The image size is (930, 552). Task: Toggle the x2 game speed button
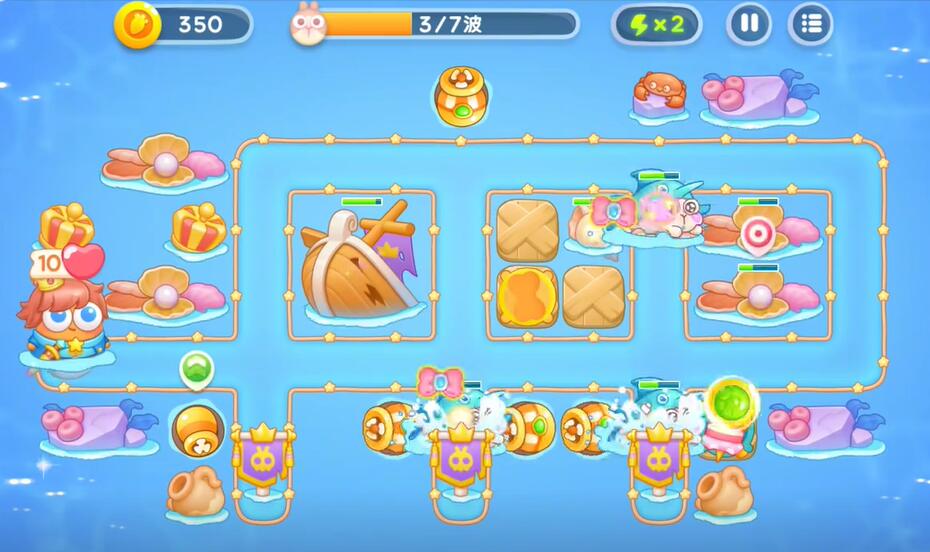tap(656, 24)
